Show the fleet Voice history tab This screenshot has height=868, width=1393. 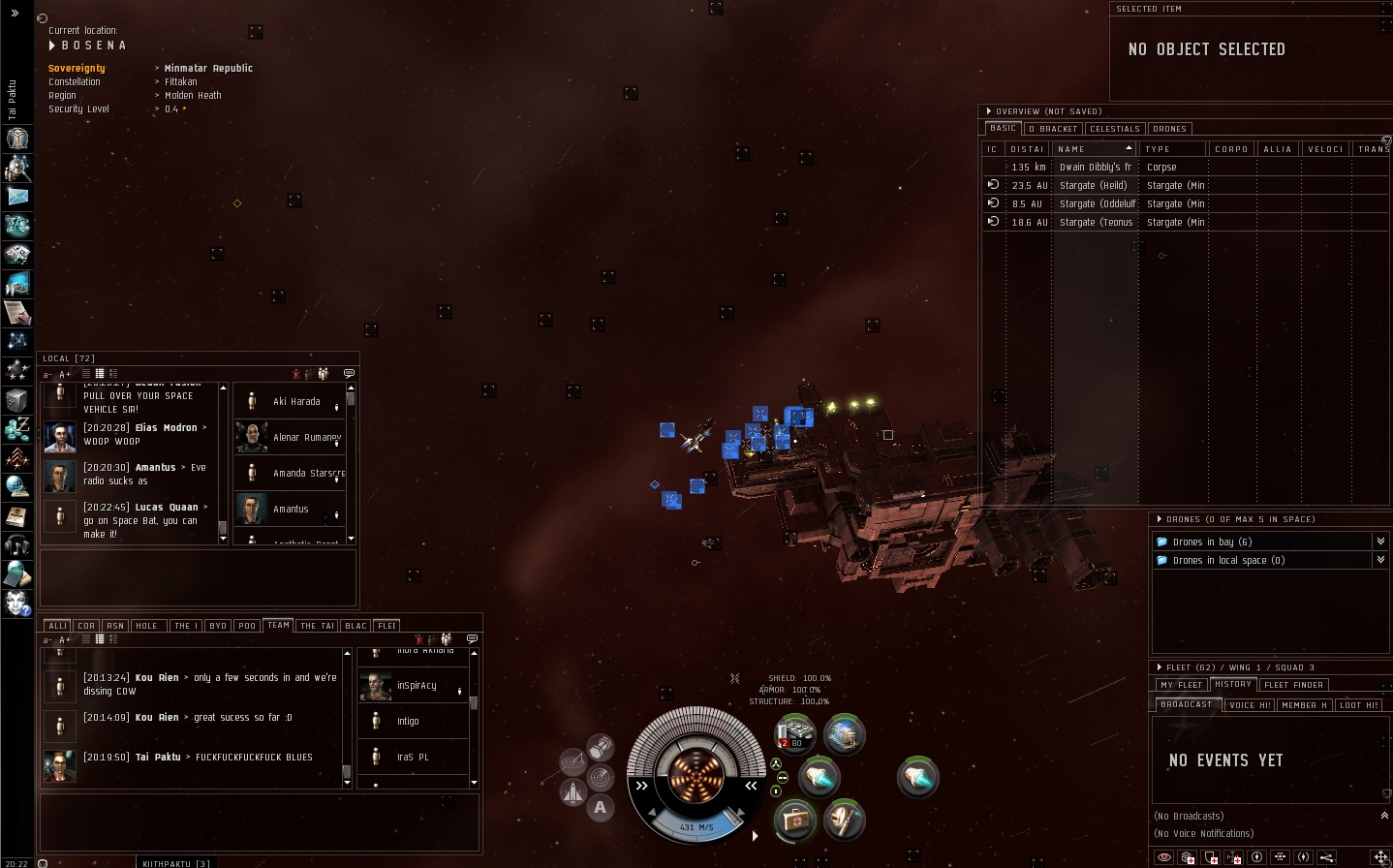pos(1249,705)
